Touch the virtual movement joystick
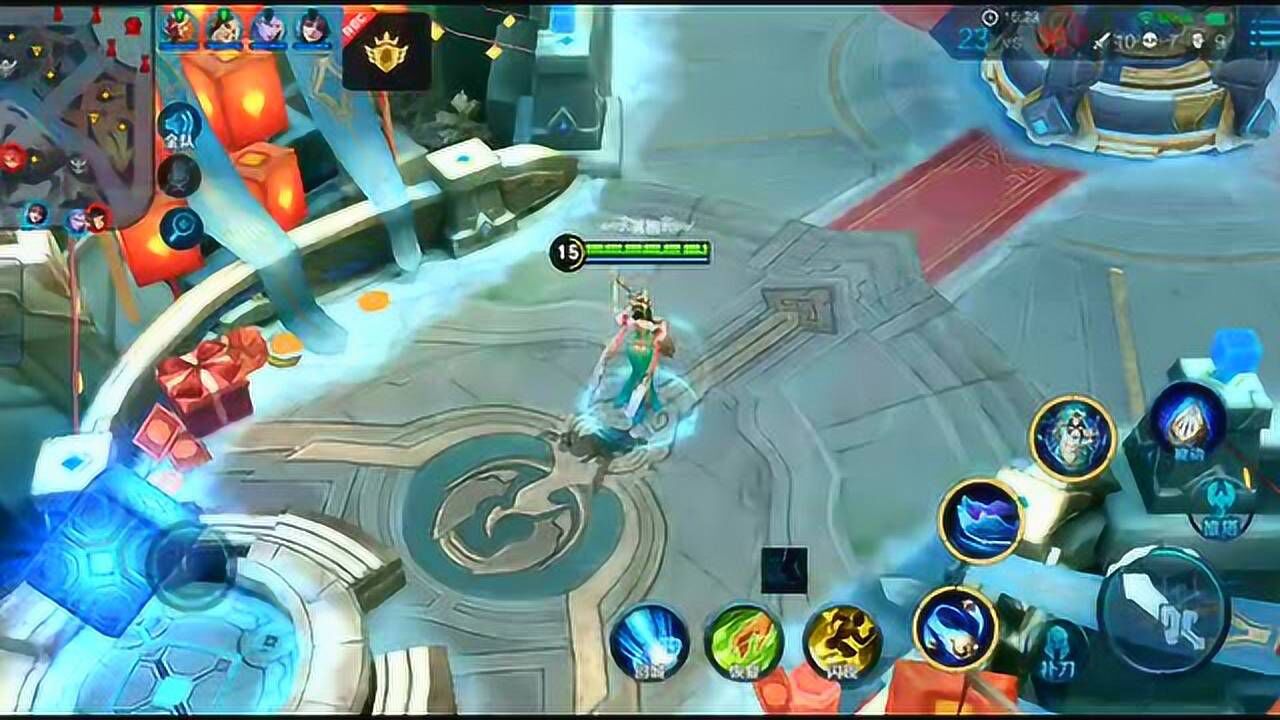This screenshot has height=720, width=1280. tap(192, 566)
